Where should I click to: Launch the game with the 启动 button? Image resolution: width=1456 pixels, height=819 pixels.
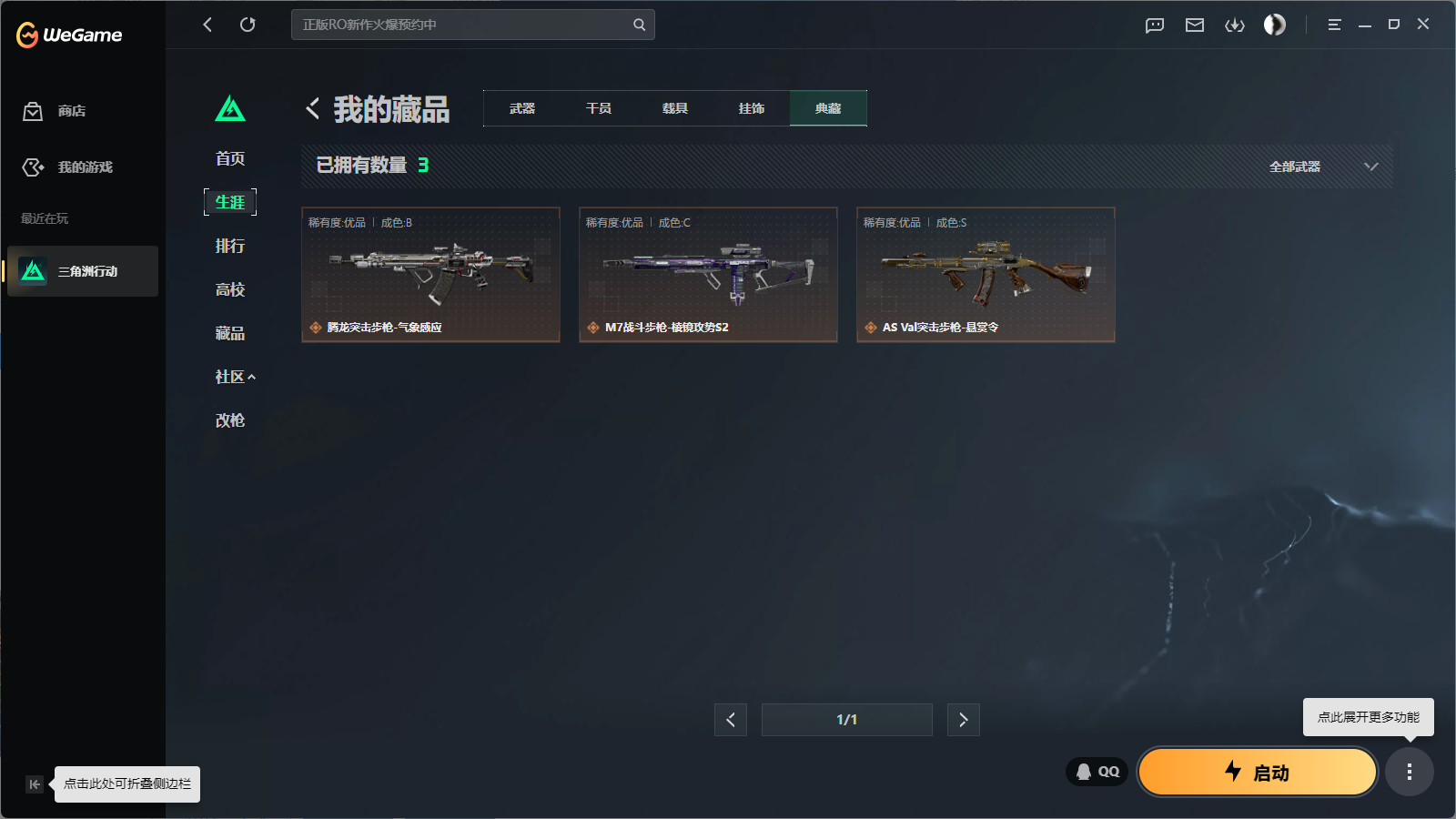click(1257, 772)
